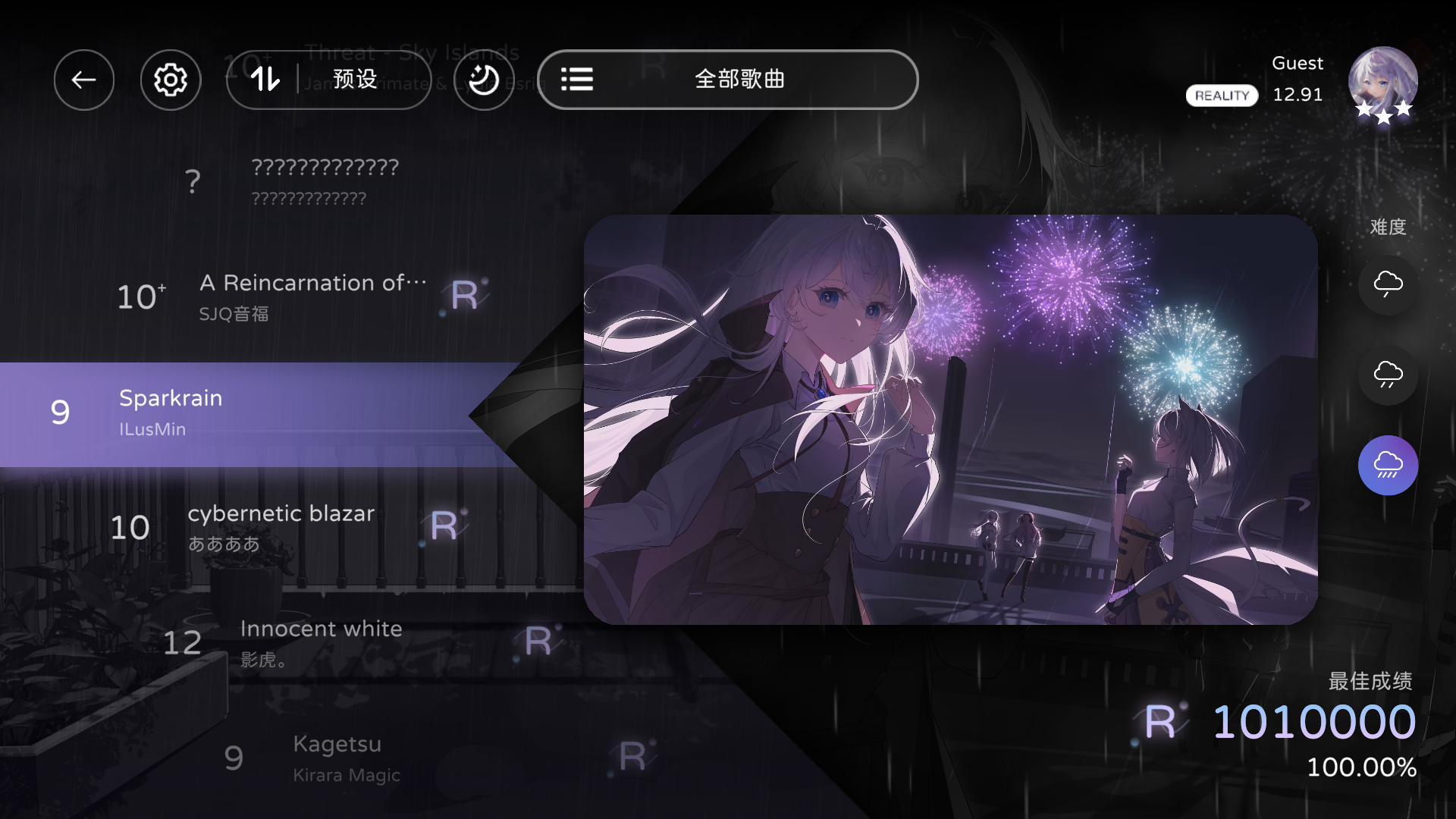The image size is (1456, 819).
Task: Click the list icon inside the 全部歌曲 button
Action: pos(578,80)
